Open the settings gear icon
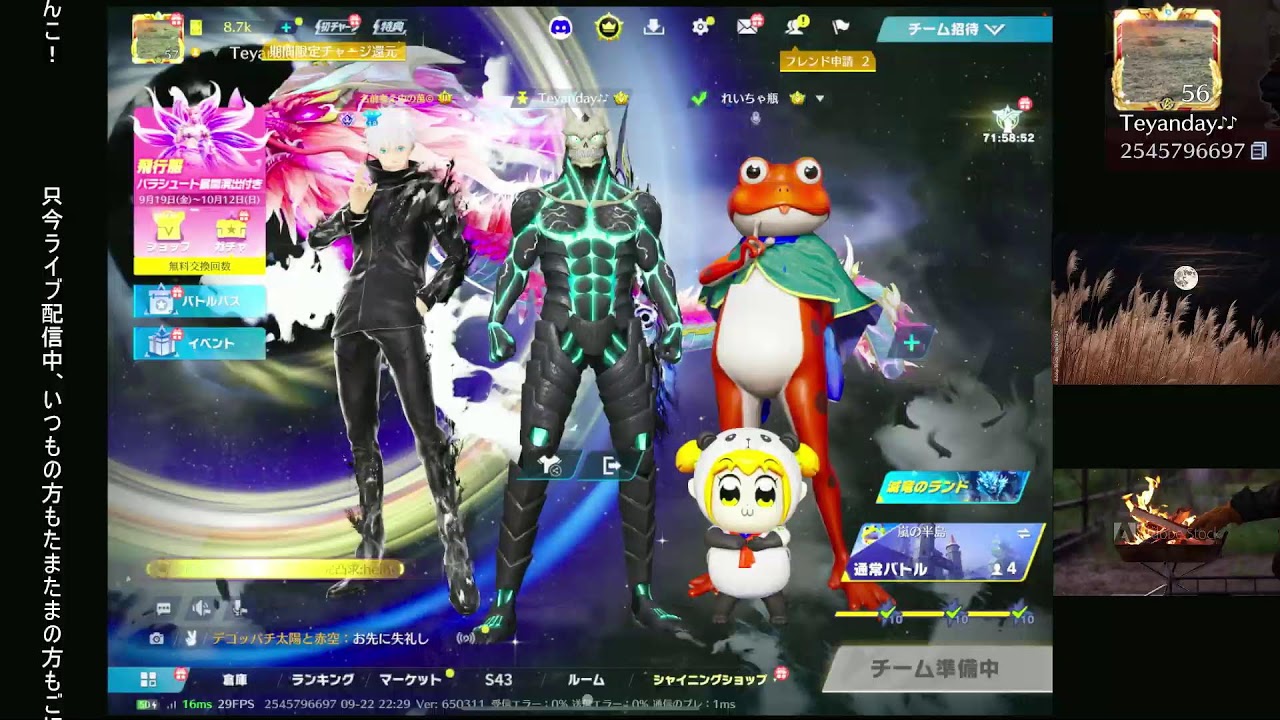 (x=700, y=28)
